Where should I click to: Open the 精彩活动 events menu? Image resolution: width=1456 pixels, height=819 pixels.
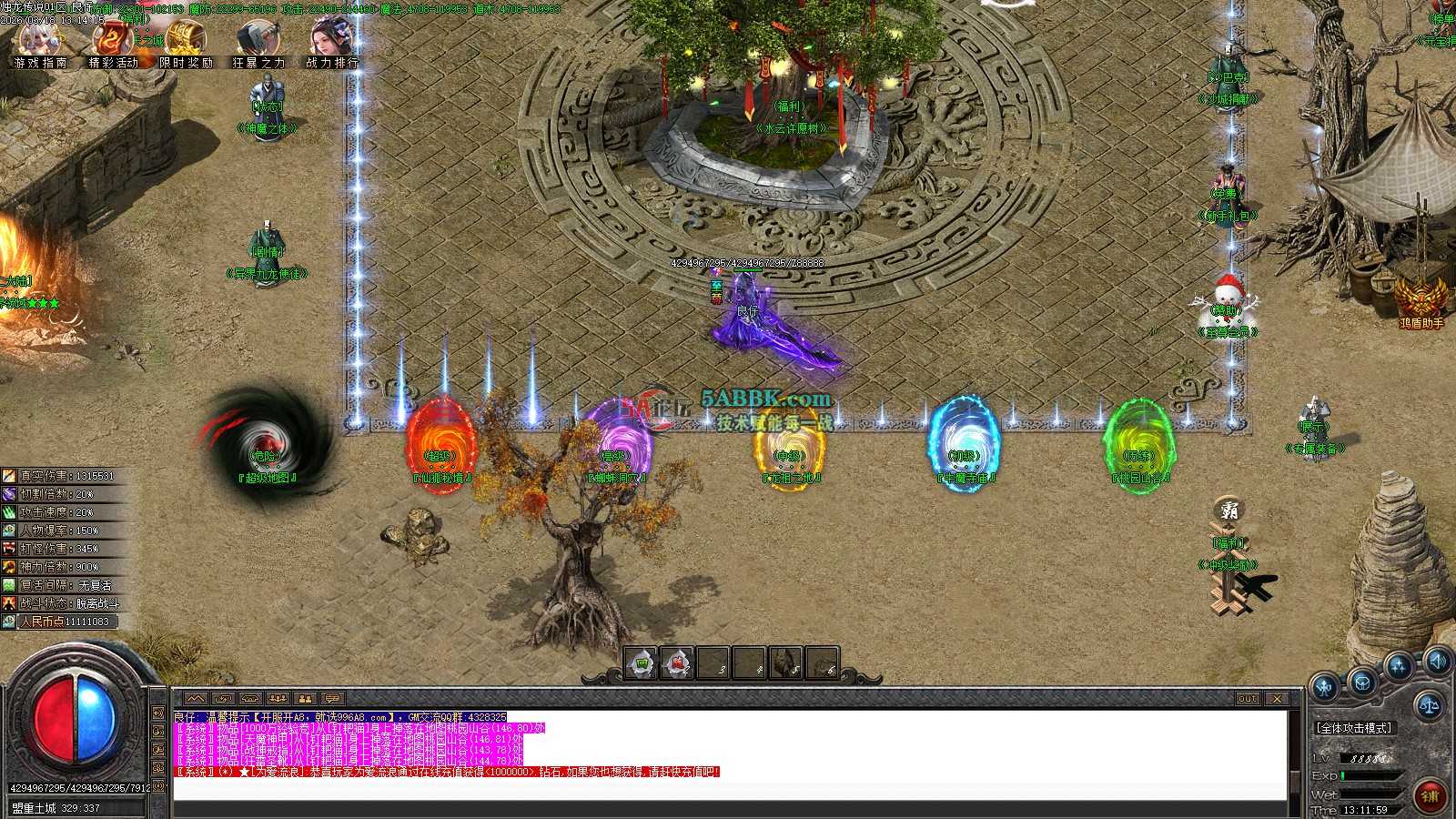point(113,42)
